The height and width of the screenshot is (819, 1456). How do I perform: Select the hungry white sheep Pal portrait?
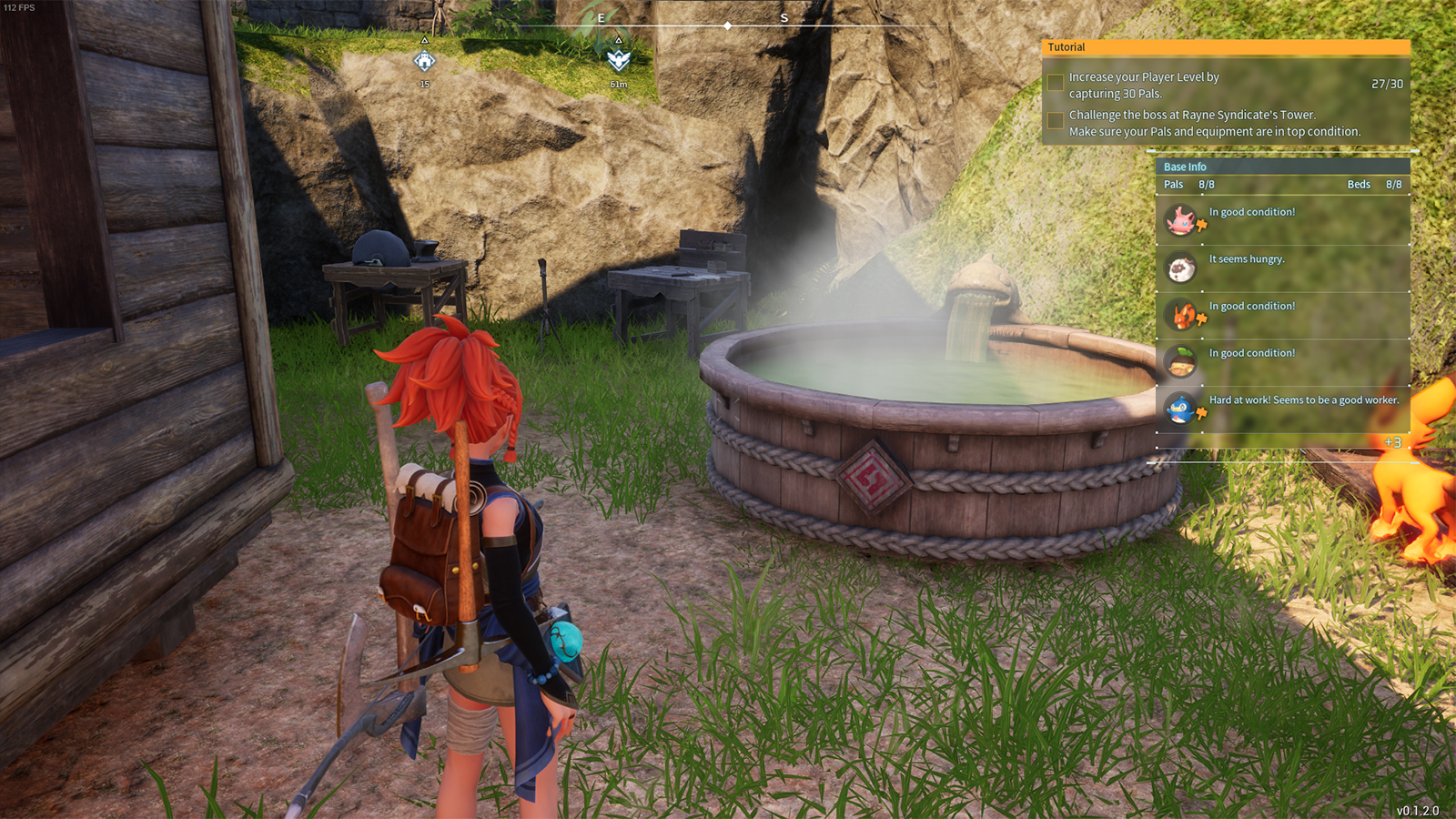[1181, 268]
